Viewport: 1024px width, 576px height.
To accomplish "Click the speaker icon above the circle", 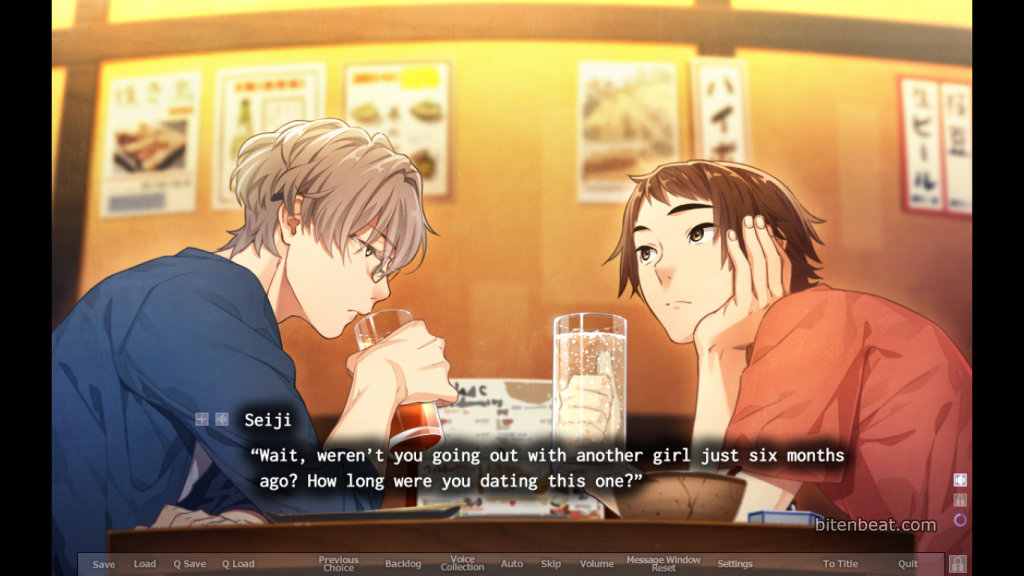I will point(960,480).
